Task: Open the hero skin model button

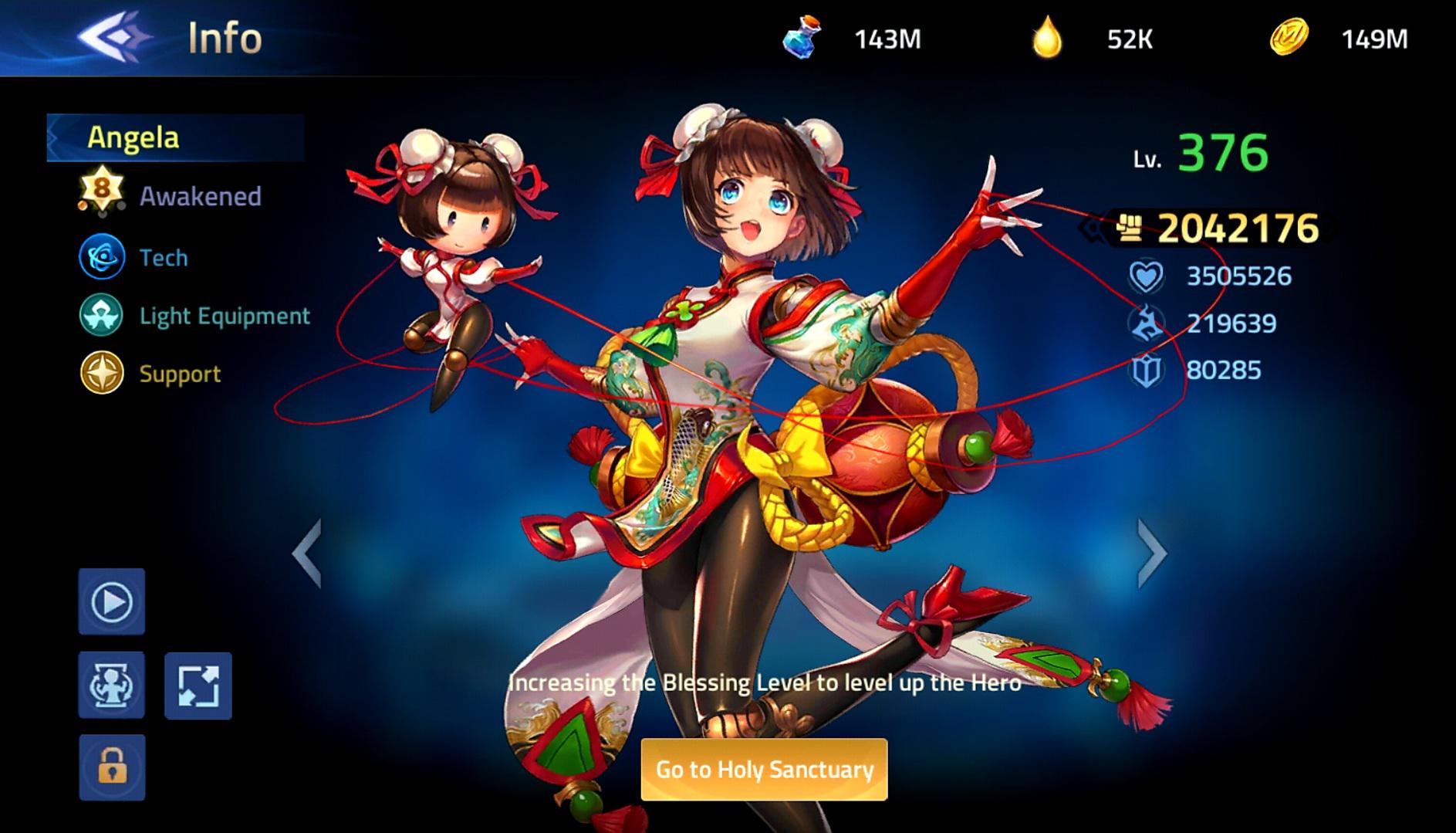Action: pos(112,686)
